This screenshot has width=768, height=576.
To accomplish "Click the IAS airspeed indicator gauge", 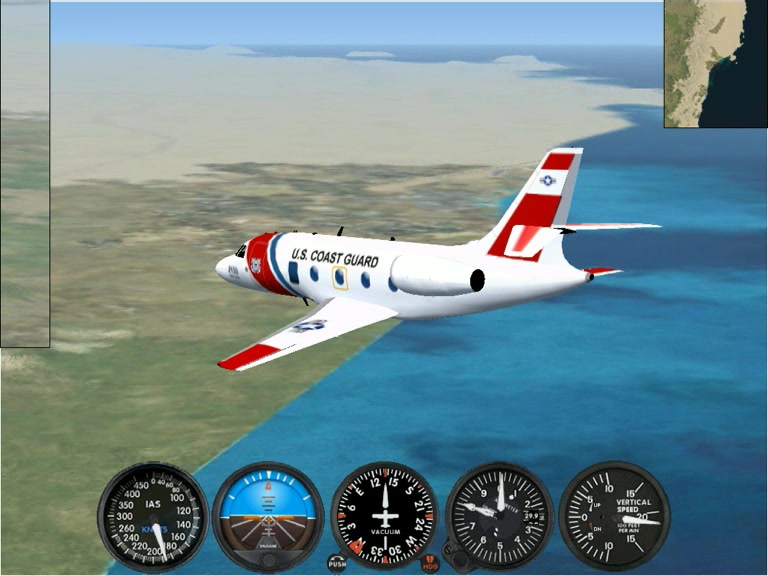I will (153, 517).
